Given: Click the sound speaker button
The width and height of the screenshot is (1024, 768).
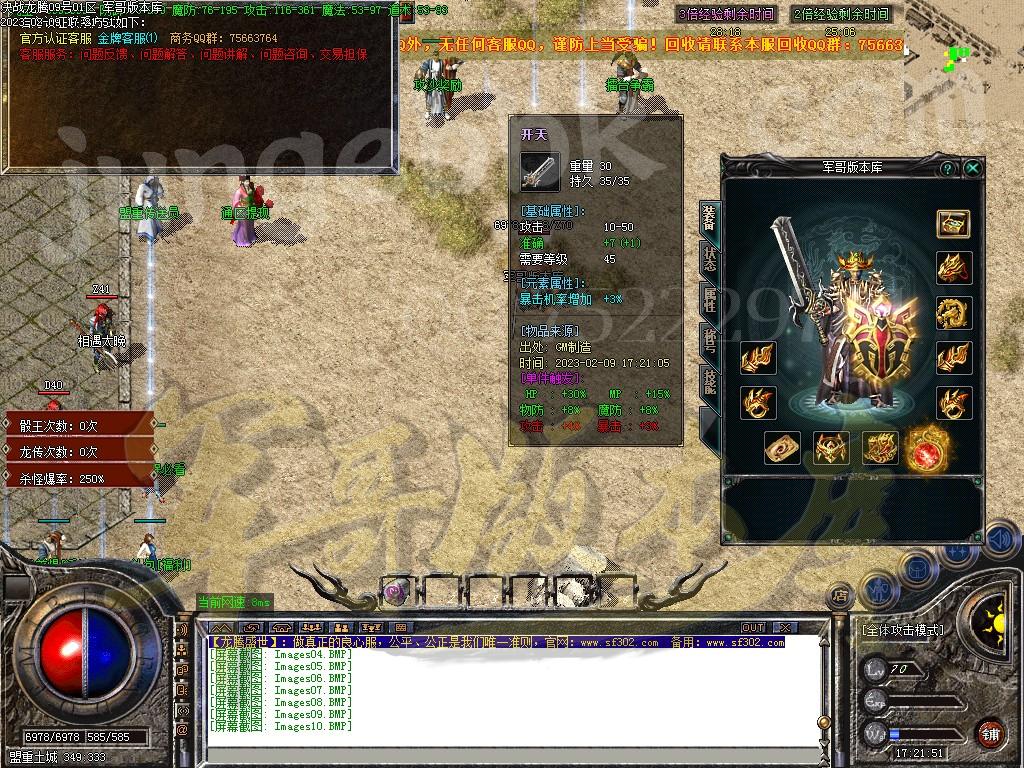Looking at the screenshot, I should (1000, 541).
